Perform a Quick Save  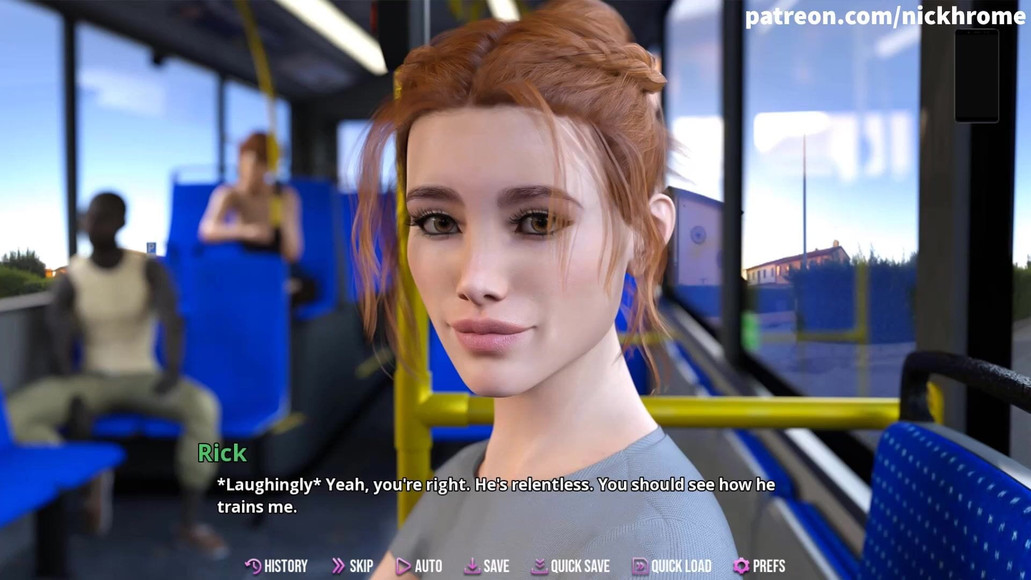(x=570, y=566)
